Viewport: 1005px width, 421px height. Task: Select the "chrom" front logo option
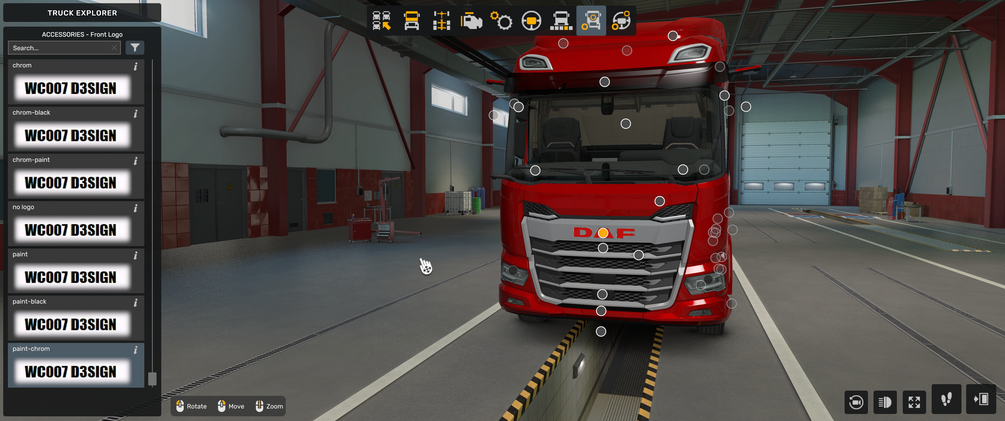click(70, 88)
